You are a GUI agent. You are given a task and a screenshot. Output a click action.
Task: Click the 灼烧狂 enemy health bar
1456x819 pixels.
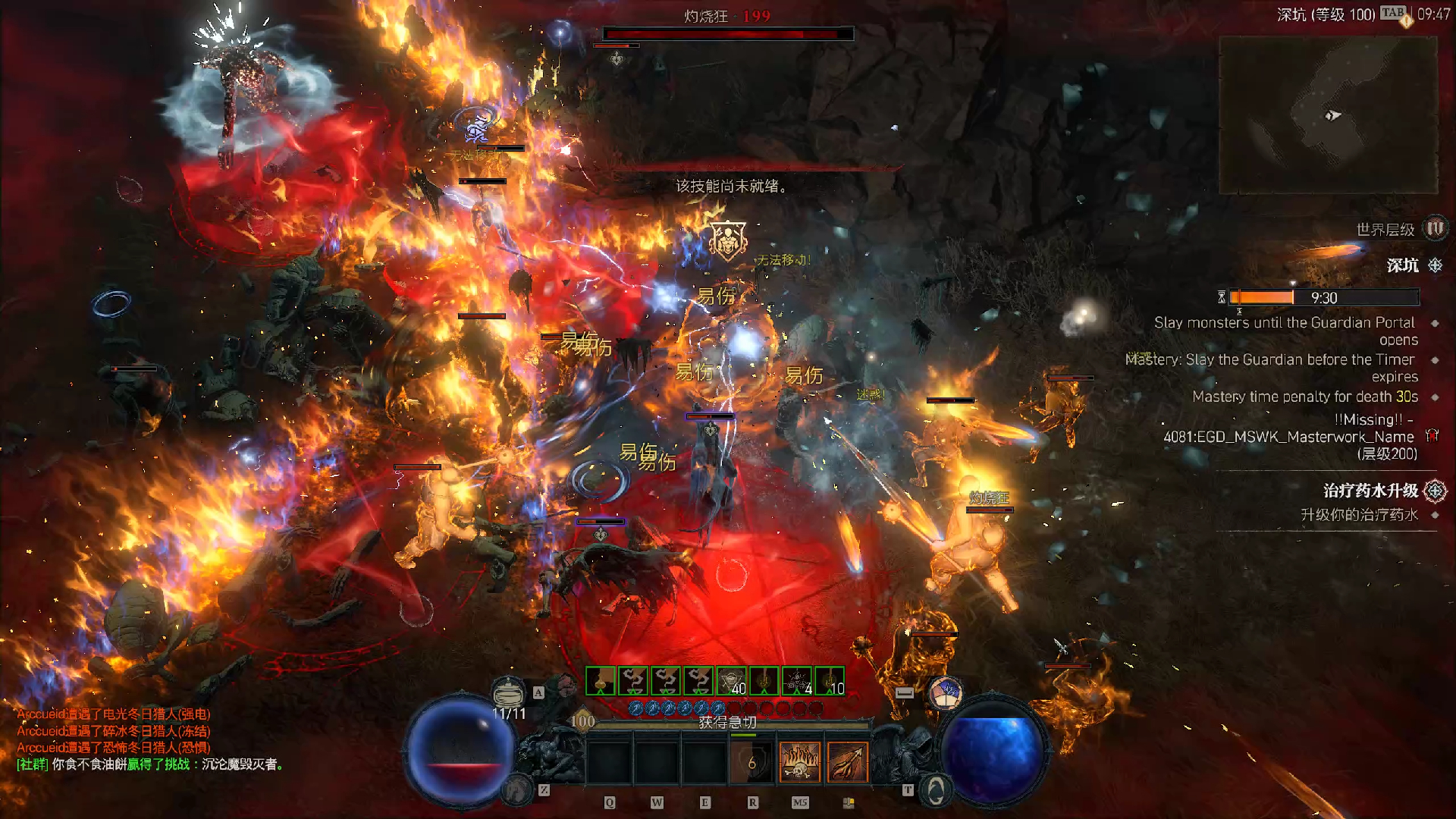(728, 34)
